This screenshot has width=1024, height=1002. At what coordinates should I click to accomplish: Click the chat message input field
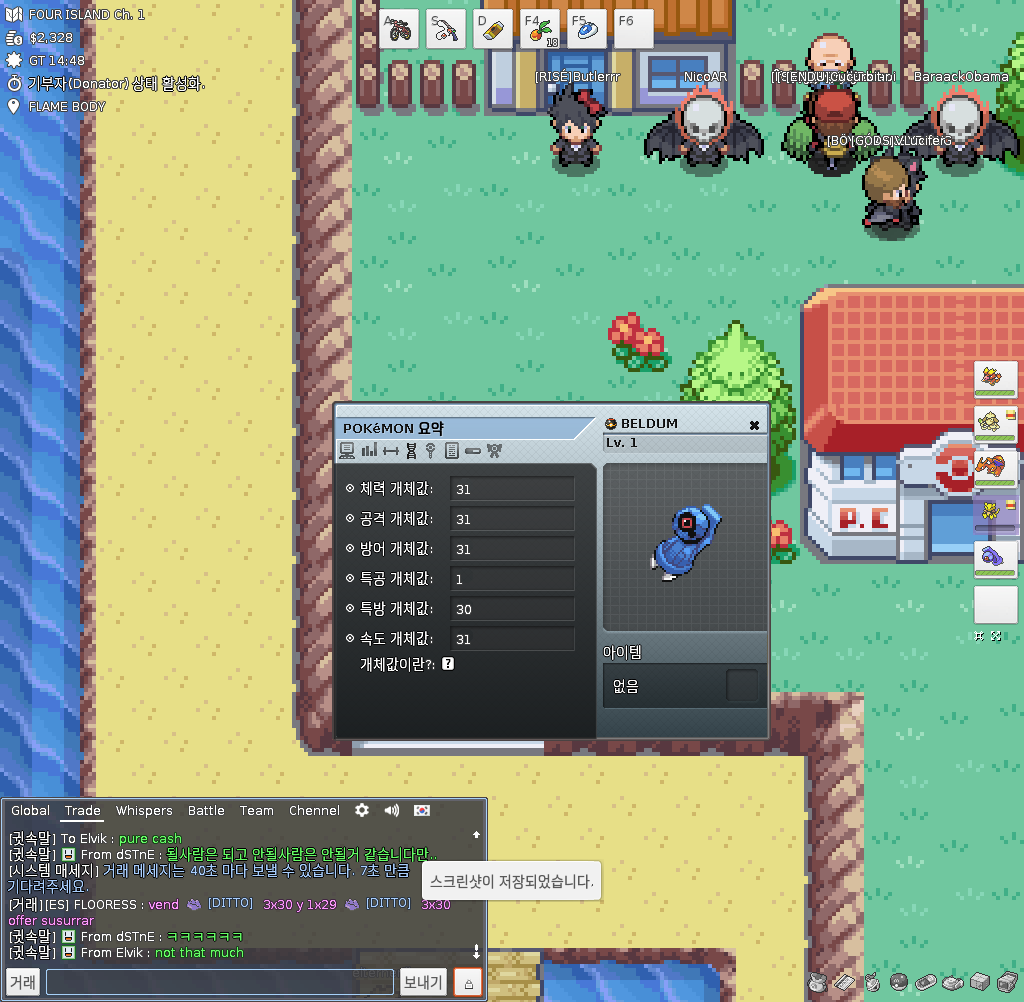220,982
